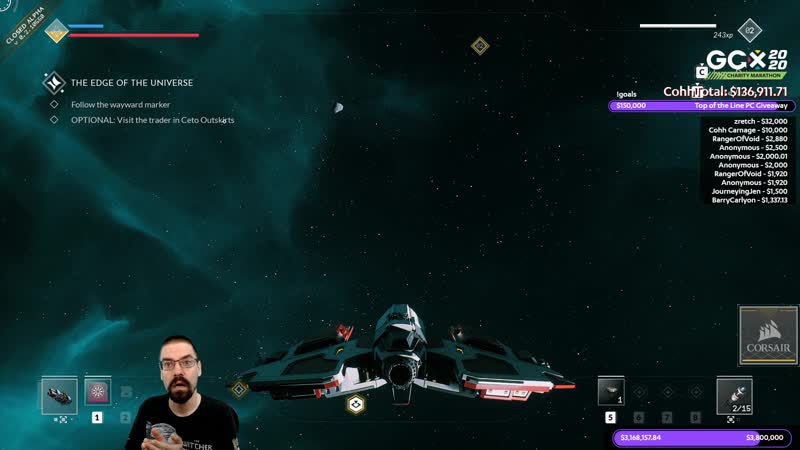The width and height of the screenshot is (800, 450).
Task: Select the primary weapon slot on the left
Action: pyautogui.click(x=59, y=395)
